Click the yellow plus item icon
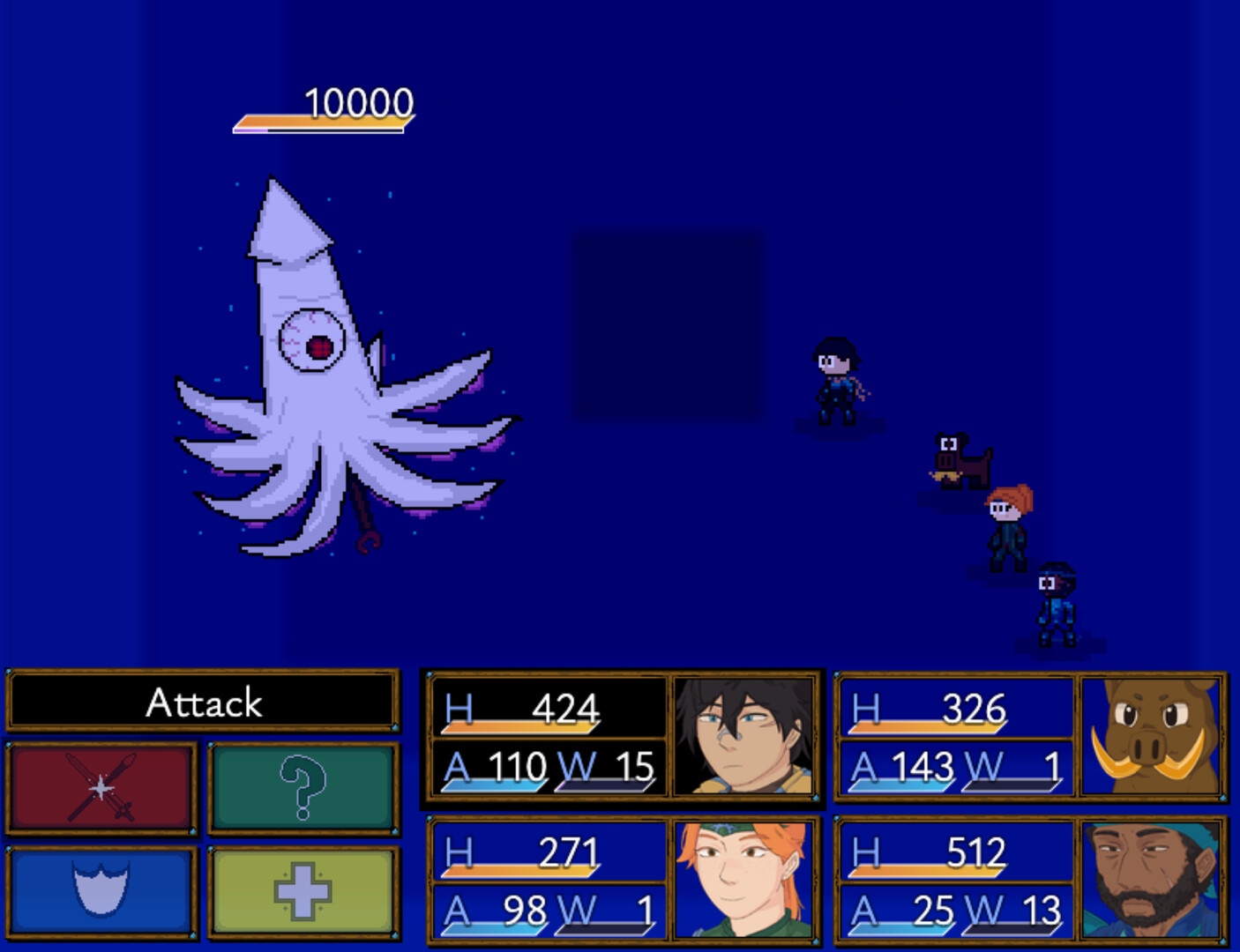Screen dimensions: 1240x952 point(304,890)
